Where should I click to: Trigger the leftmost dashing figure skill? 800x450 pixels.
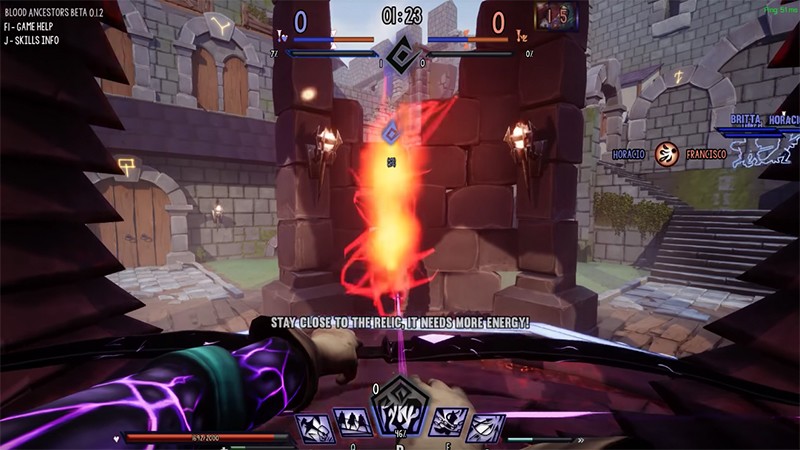pos(314,428)
